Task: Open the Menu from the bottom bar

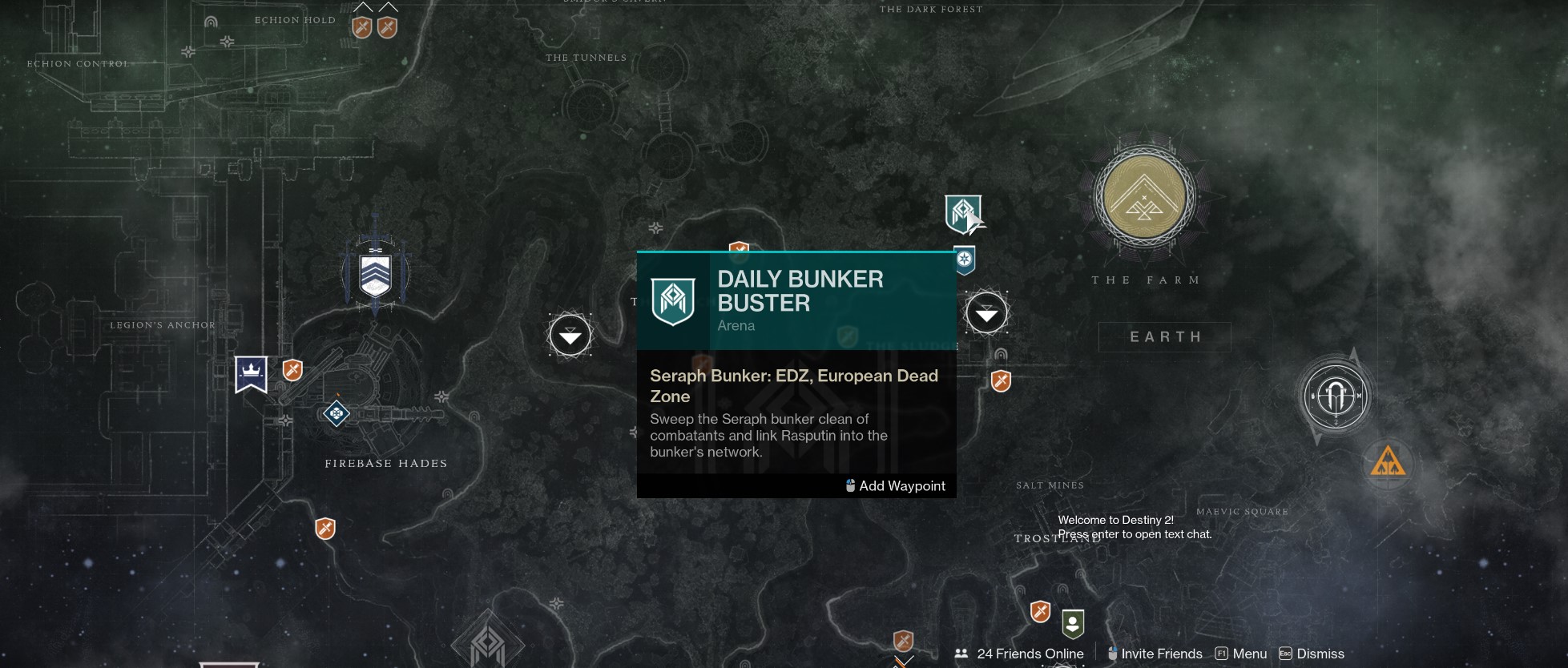Action: (1250, 654)
